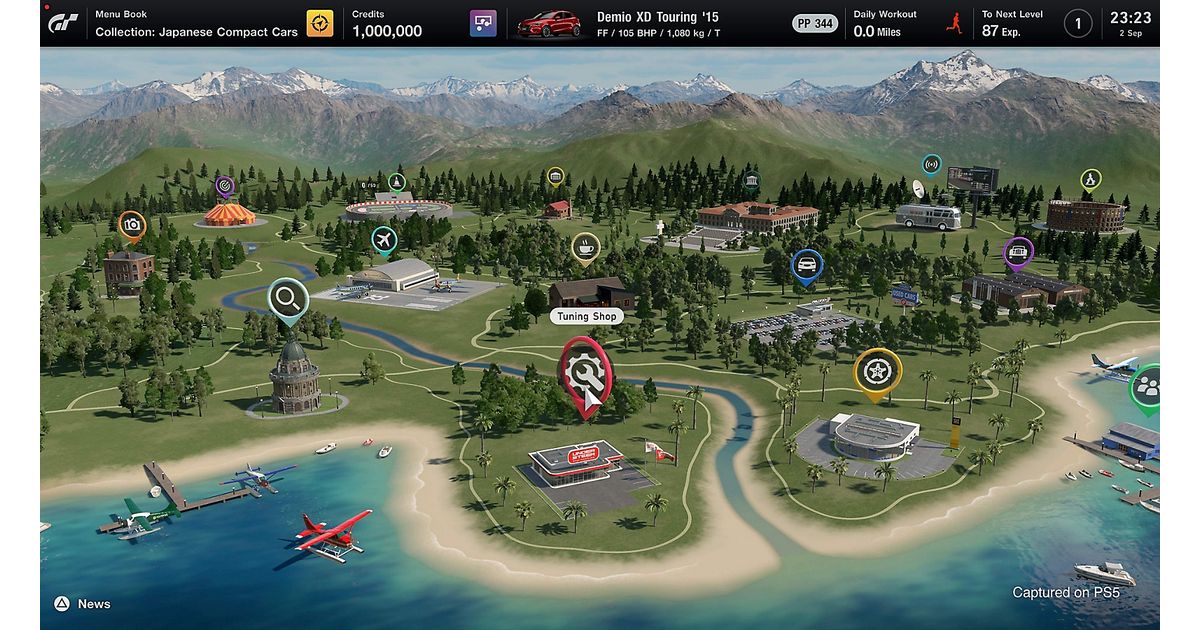This screenshot has width=1200, height=630.
Task: Open the Café coffee cup marker
Action: tap(586, 247)
